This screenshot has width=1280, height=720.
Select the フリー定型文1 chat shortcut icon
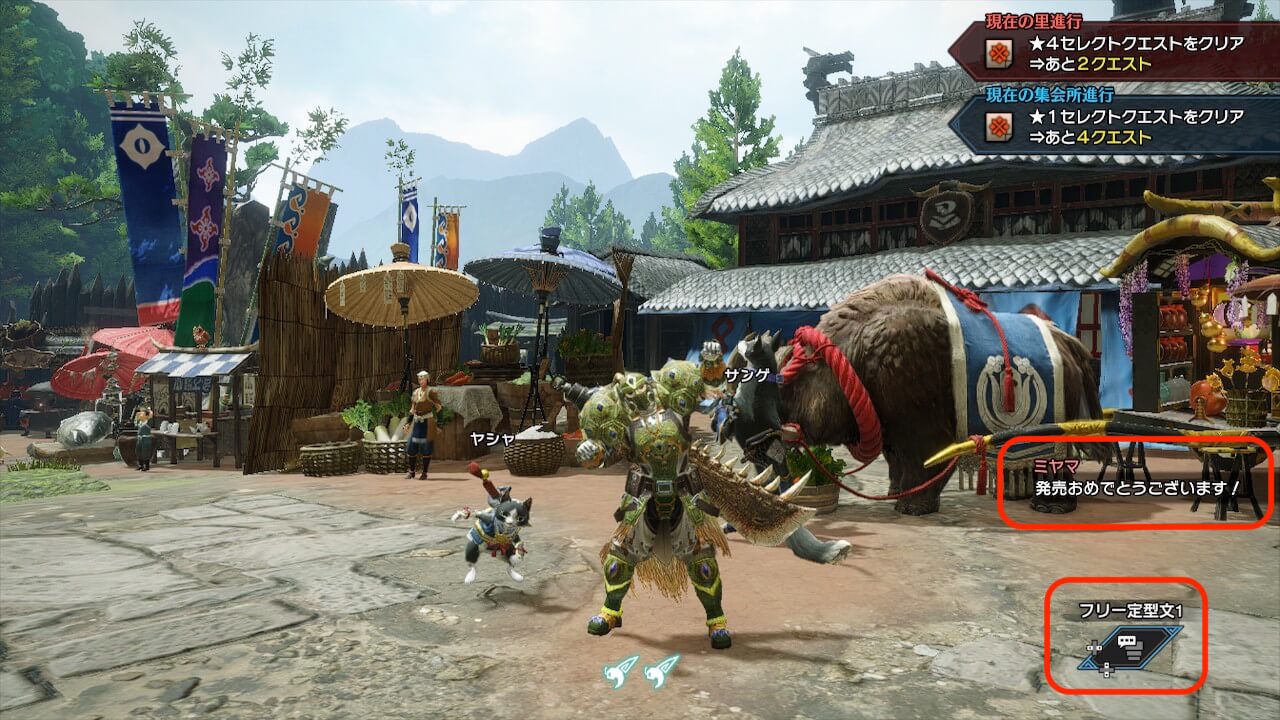(x=1130, y=647)
